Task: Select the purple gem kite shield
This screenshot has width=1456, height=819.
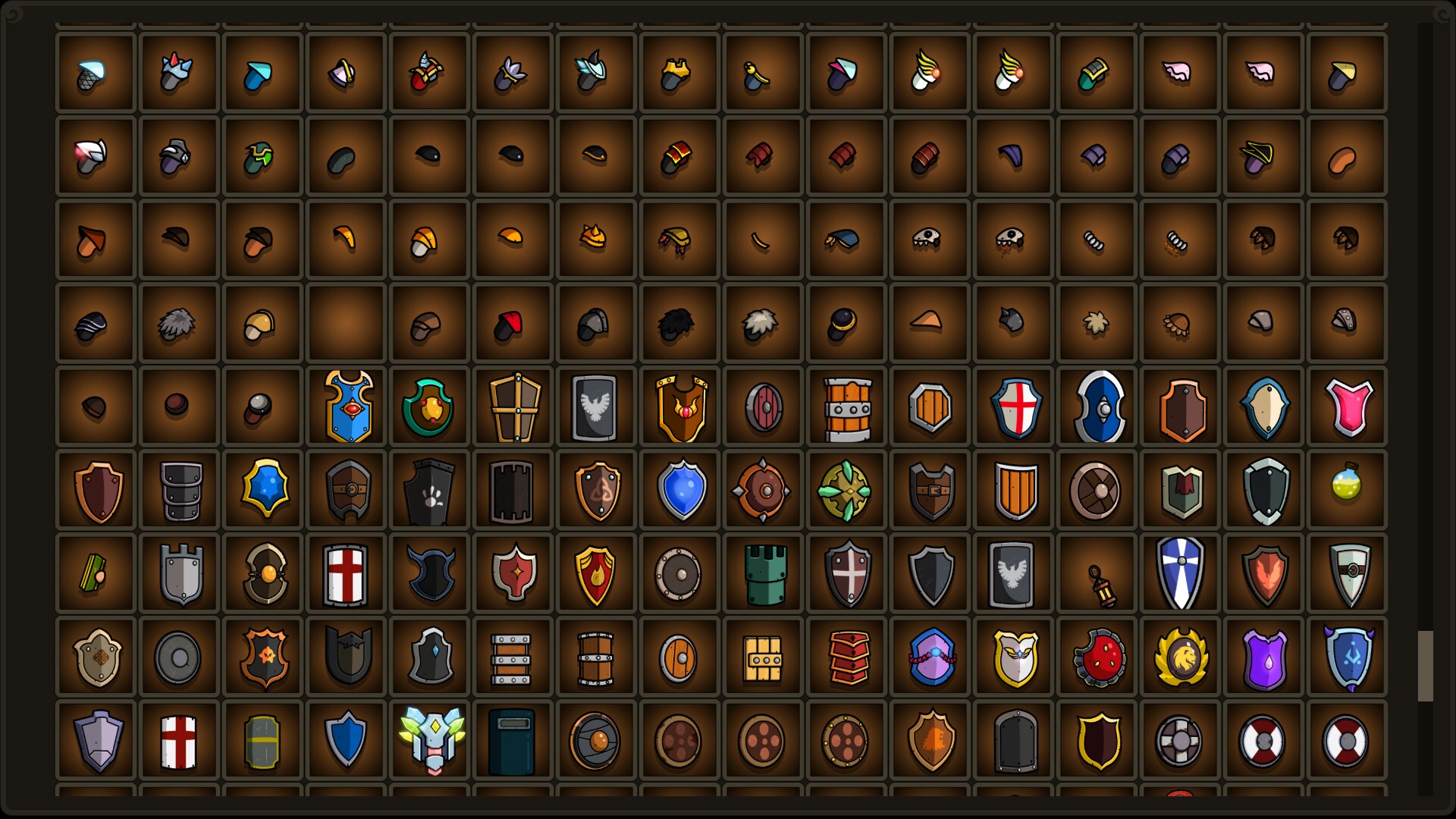Action: tap(1264, 656)
